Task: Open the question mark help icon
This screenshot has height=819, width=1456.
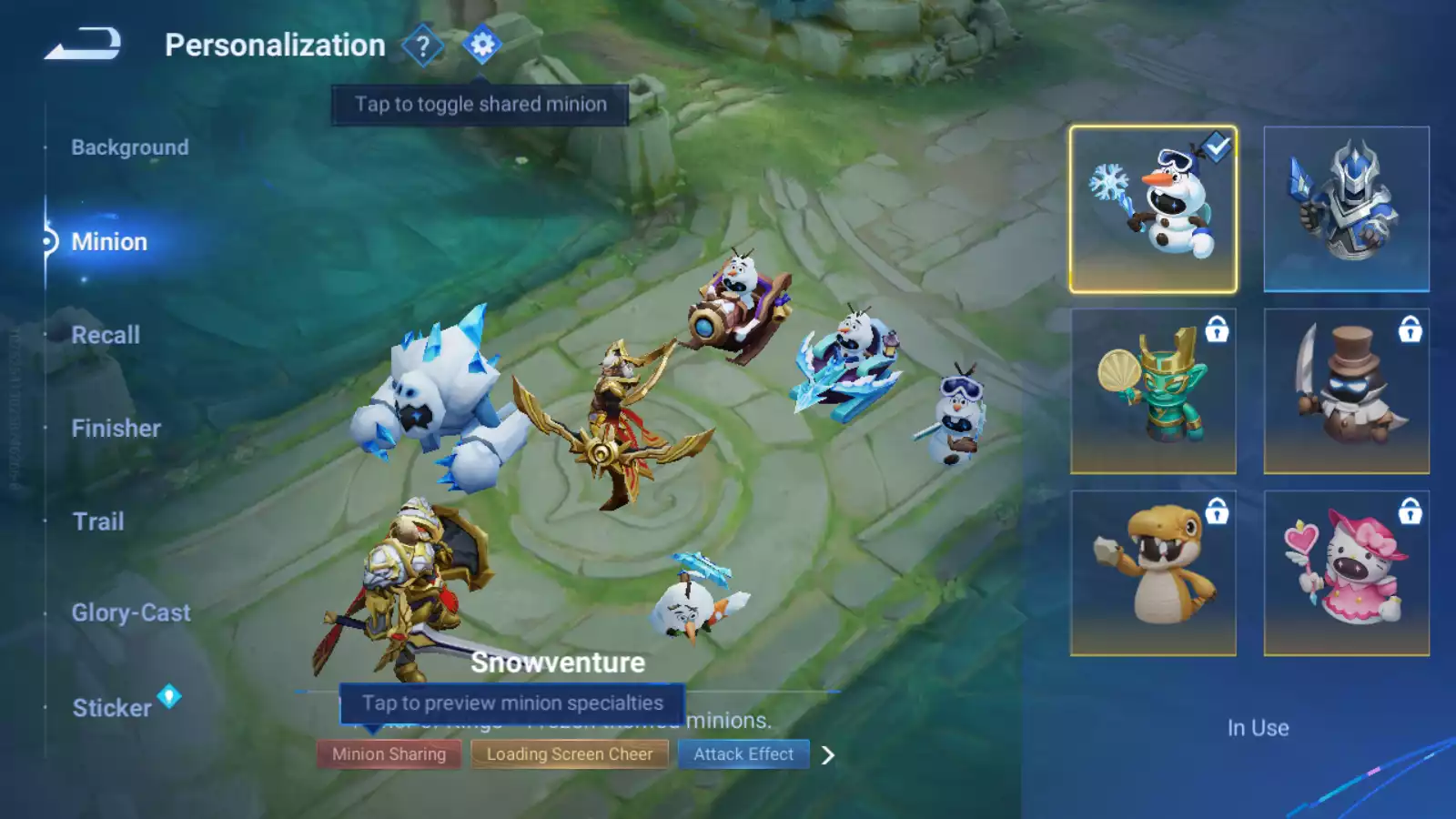Action: (x=422, y=45)
